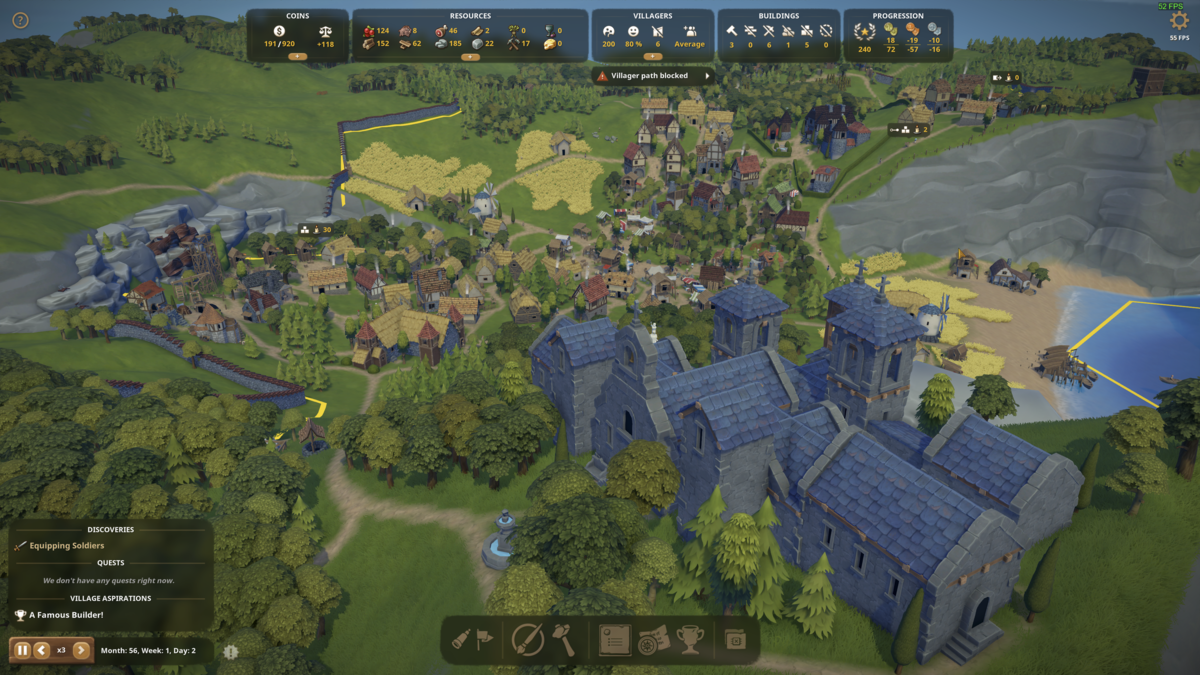Open the paintbrush tool

click(527, 640)
